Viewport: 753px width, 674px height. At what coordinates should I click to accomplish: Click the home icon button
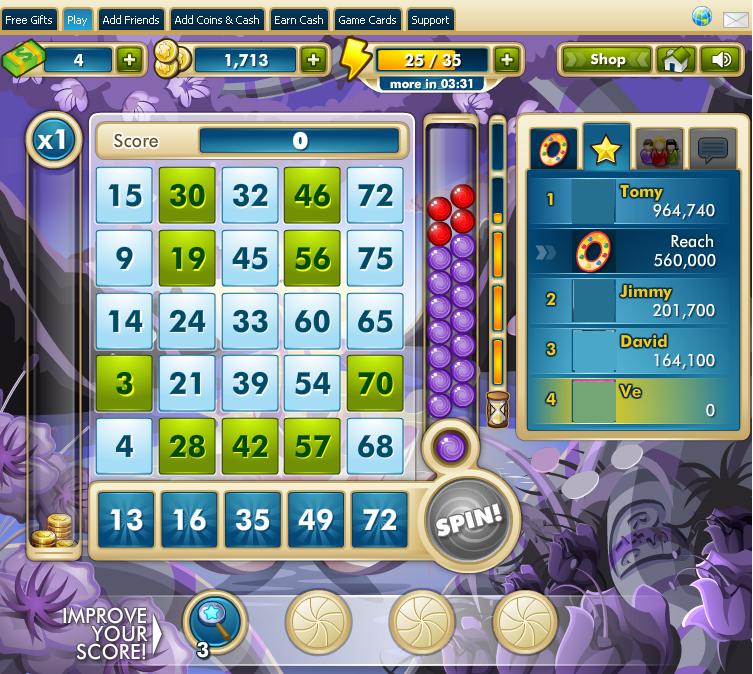[676, 60]
